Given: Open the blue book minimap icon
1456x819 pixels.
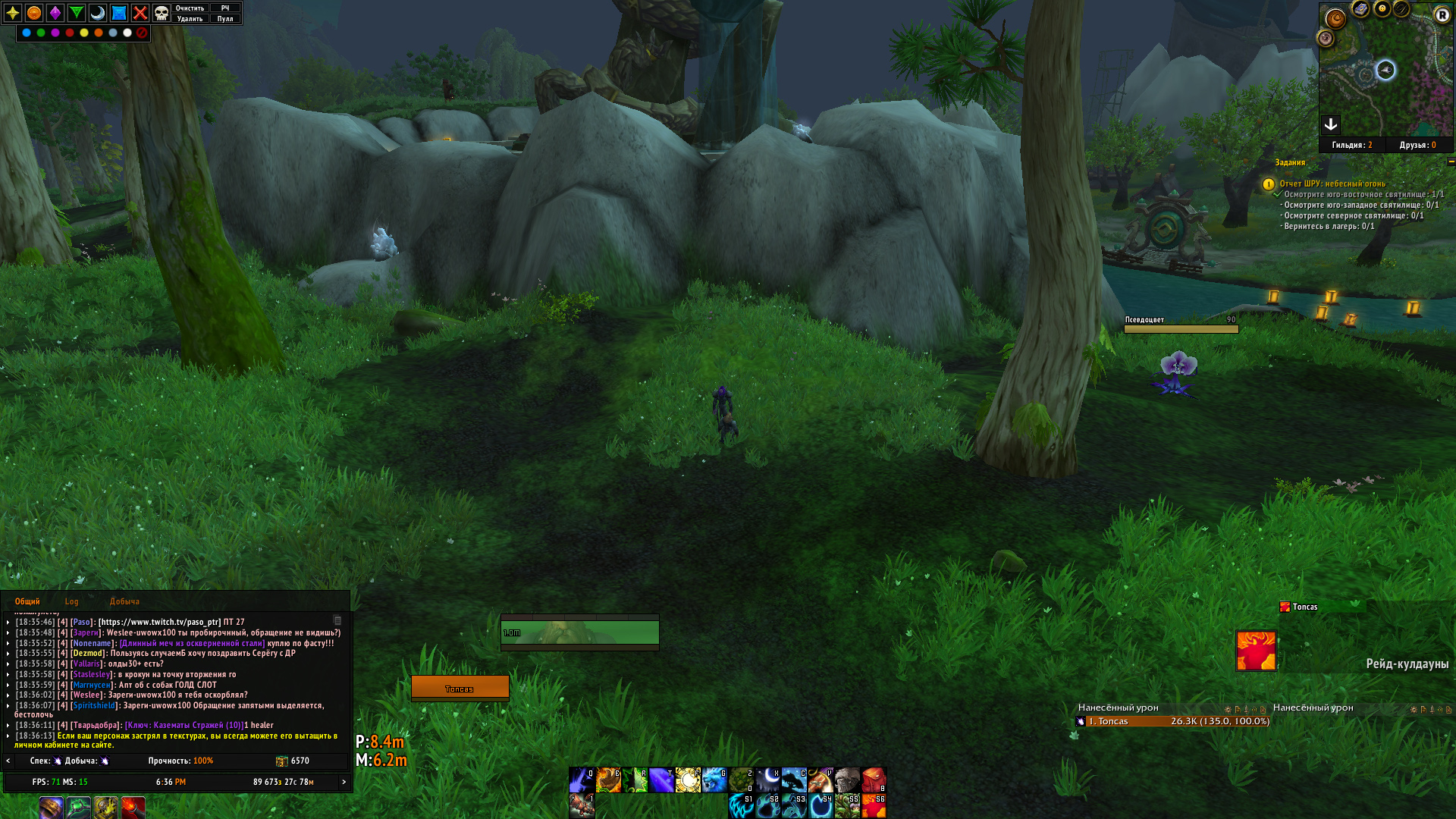Looking at the screenshot, I should (x=1360, y=9).
